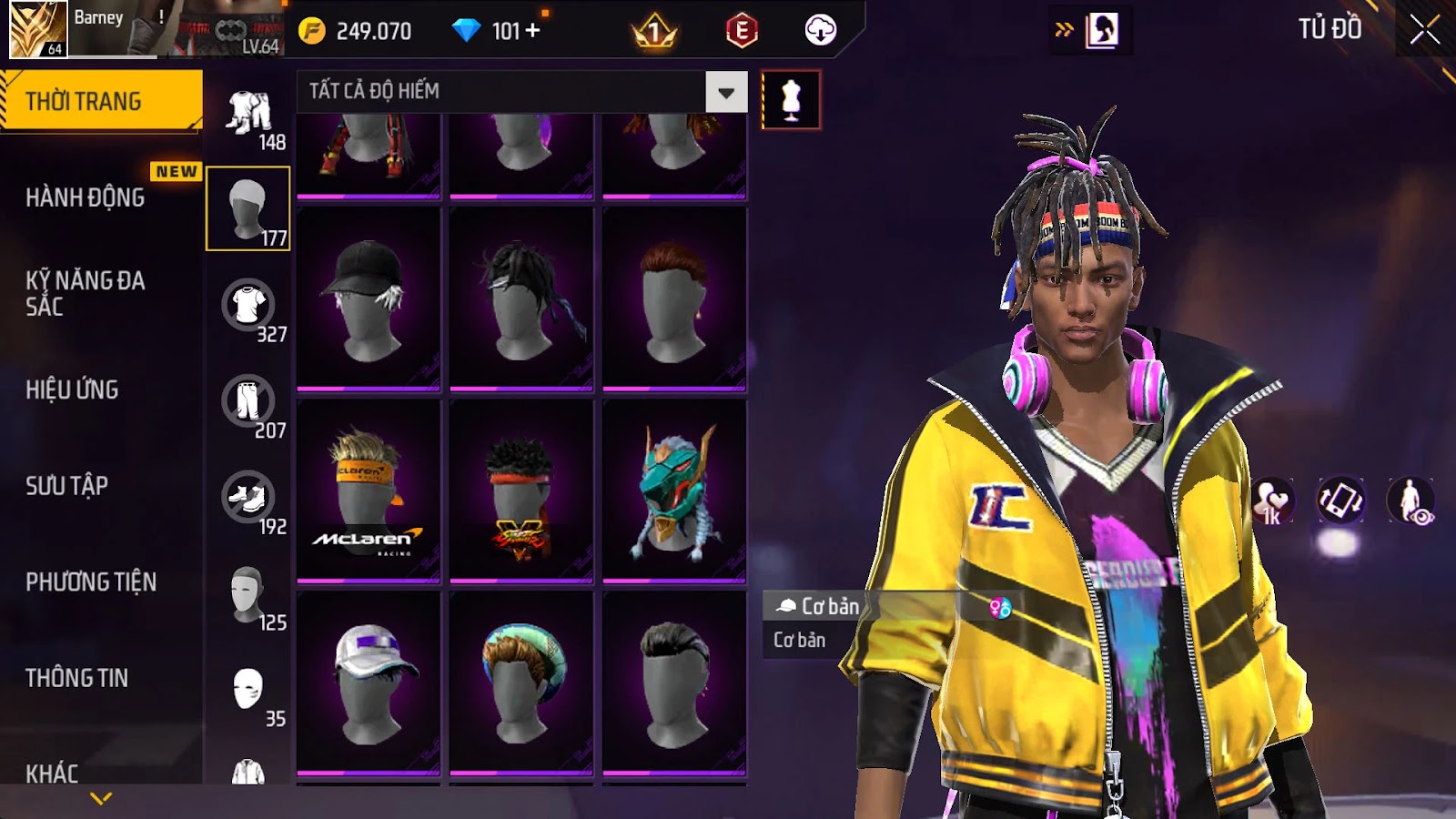Show the pants category with 207 items
Screen dimensions: 1456x819
(x=248, y=402)
